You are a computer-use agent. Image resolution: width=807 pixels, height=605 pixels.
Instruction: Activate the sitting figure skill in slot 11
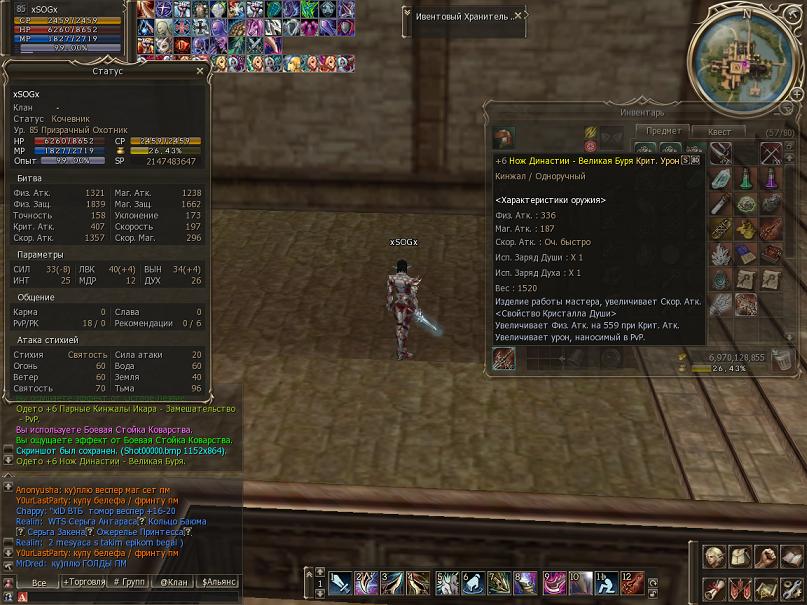click(606, 582)
